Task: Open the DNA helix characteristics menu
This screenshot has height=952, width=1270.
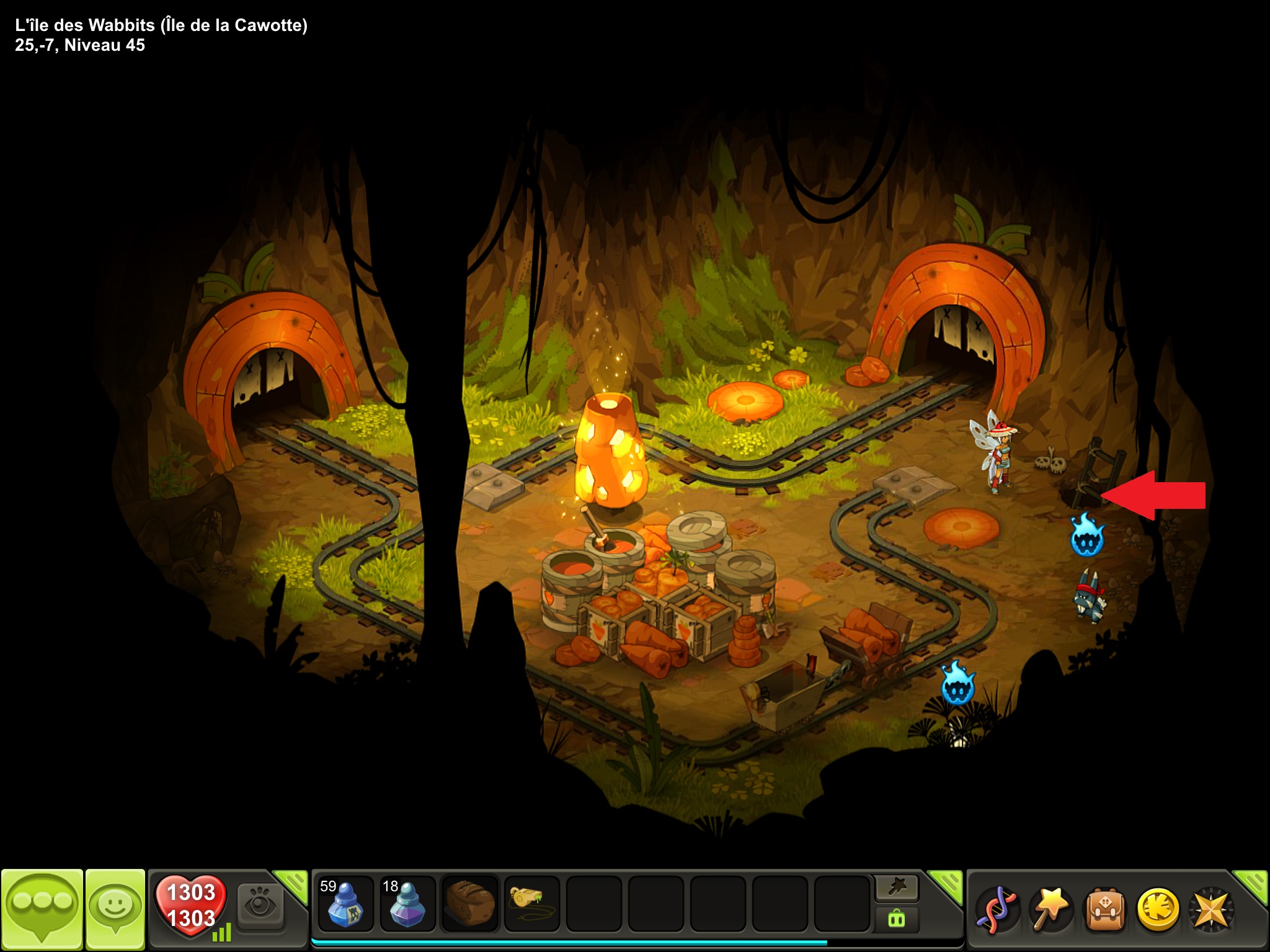Action: tap(997, 909)
